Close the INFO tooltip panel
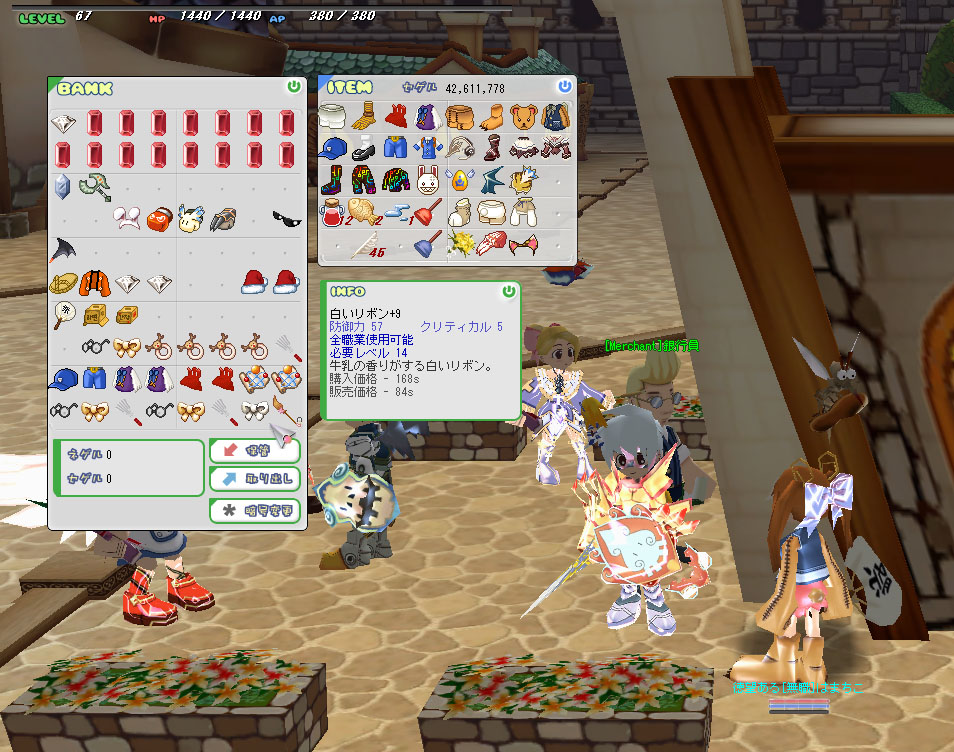Screen dimensions: 954x752 [x=509, y=291]
